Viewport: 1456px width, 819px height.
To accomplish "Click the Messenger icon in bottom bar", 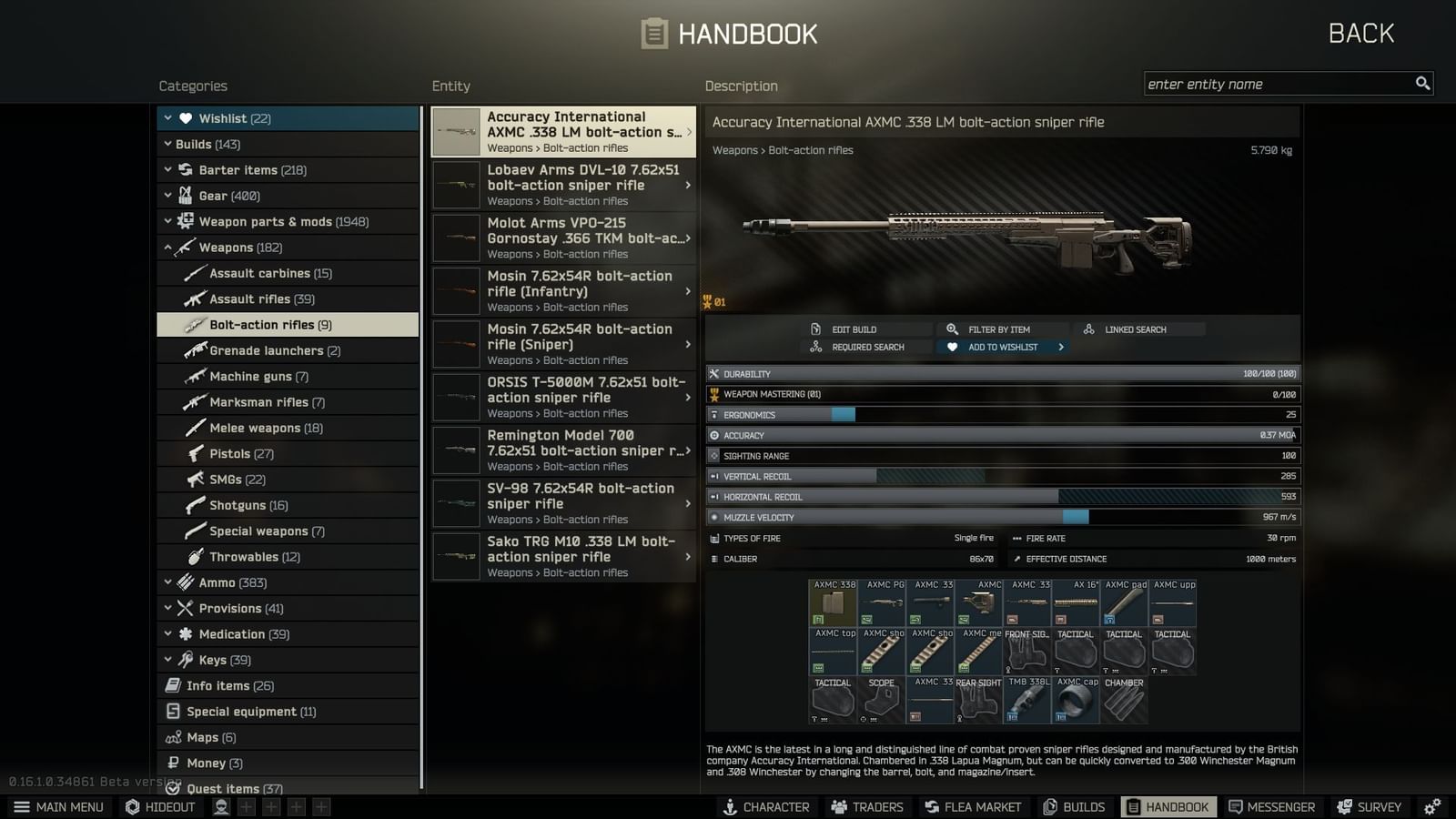I will (1236, 806).
